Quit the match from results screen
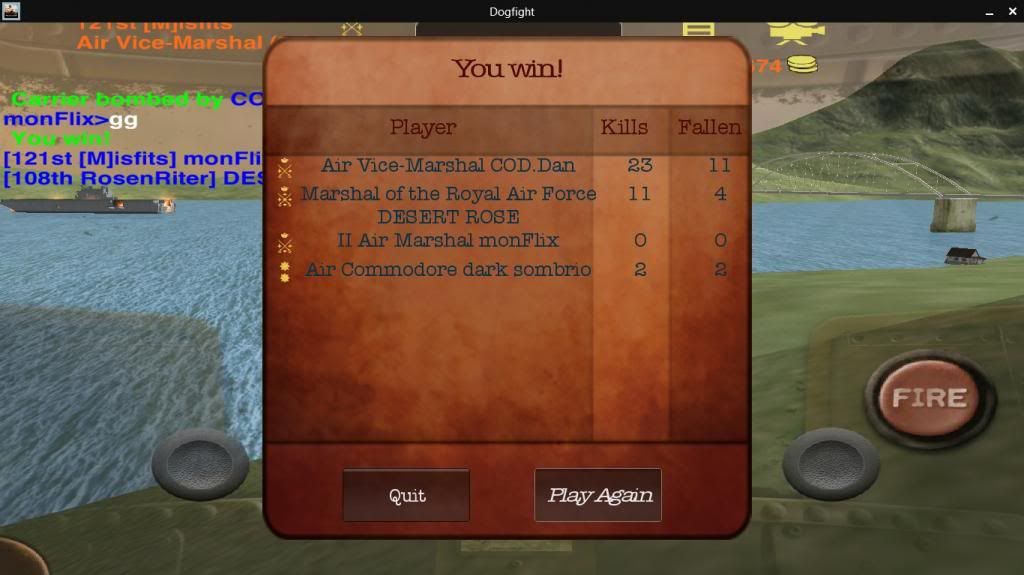The height and width of the screenshot is (575, 1024). [406, 495]
